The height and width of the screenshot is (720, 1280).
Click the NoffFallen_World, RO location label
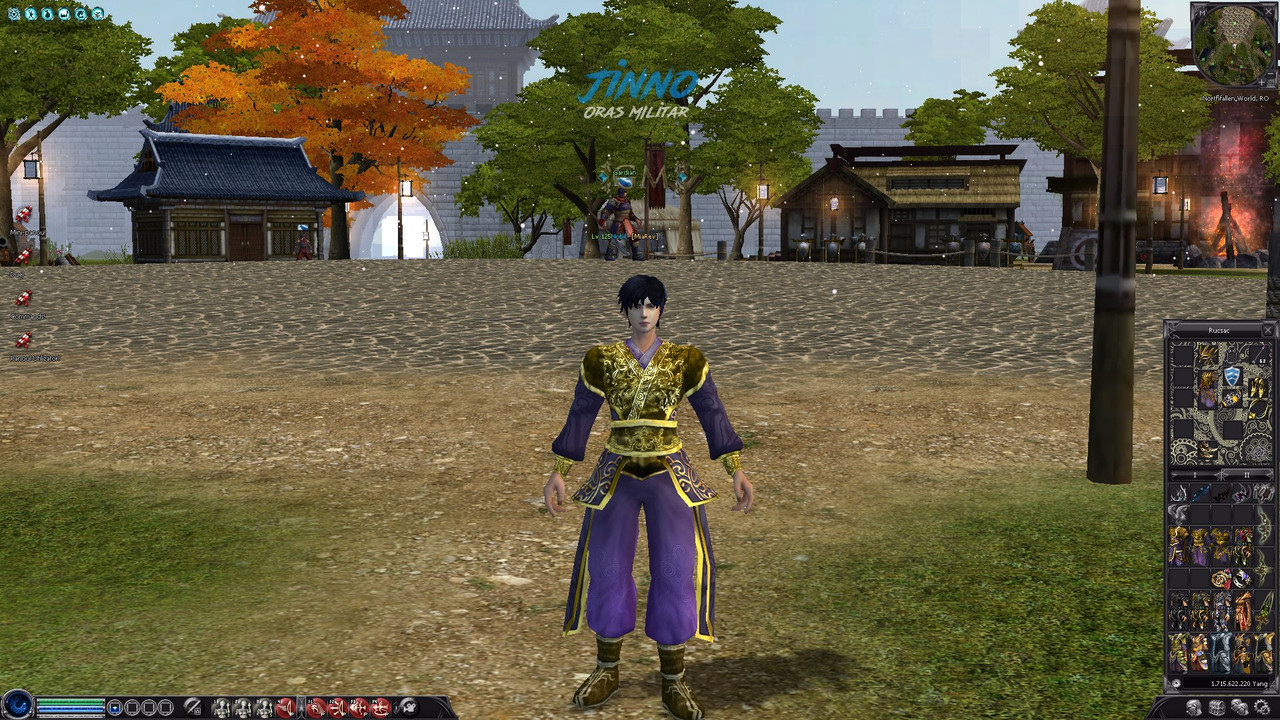[x=1236, y=98]
